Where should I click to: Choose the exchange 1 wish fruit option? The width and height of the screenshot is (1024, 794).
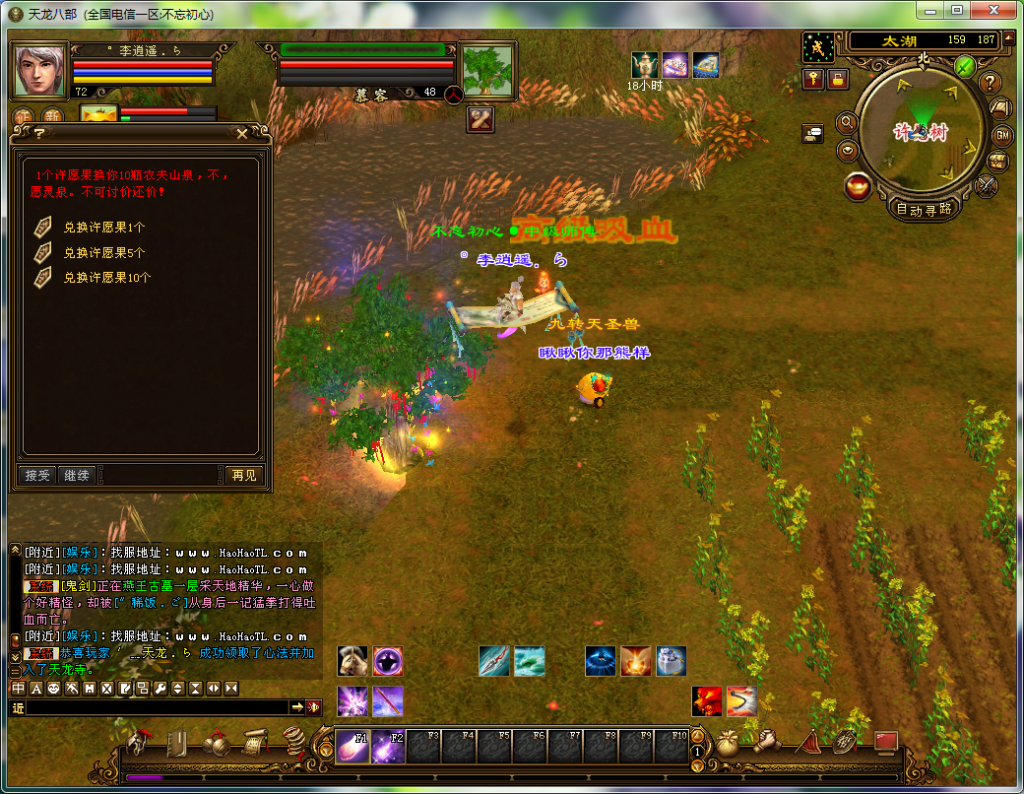click(x=104, y=227)
